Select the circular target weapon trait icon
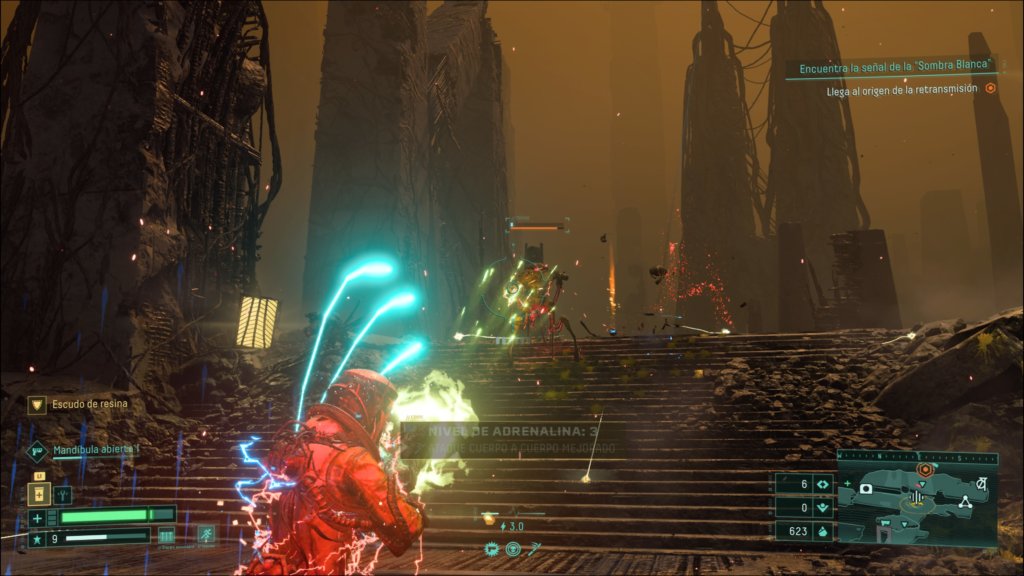Image resolution: width=1024 pixels, height=576 pixels. click(513, 548)
